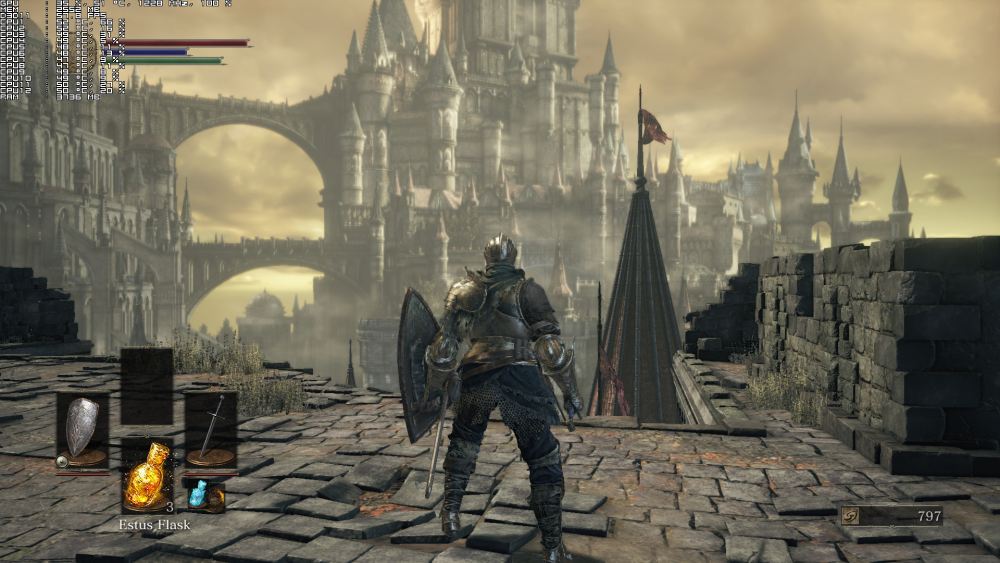
Task: Select the shield slot in the equipment HUD
Action: pyautogui.click(x=82, y=430)
